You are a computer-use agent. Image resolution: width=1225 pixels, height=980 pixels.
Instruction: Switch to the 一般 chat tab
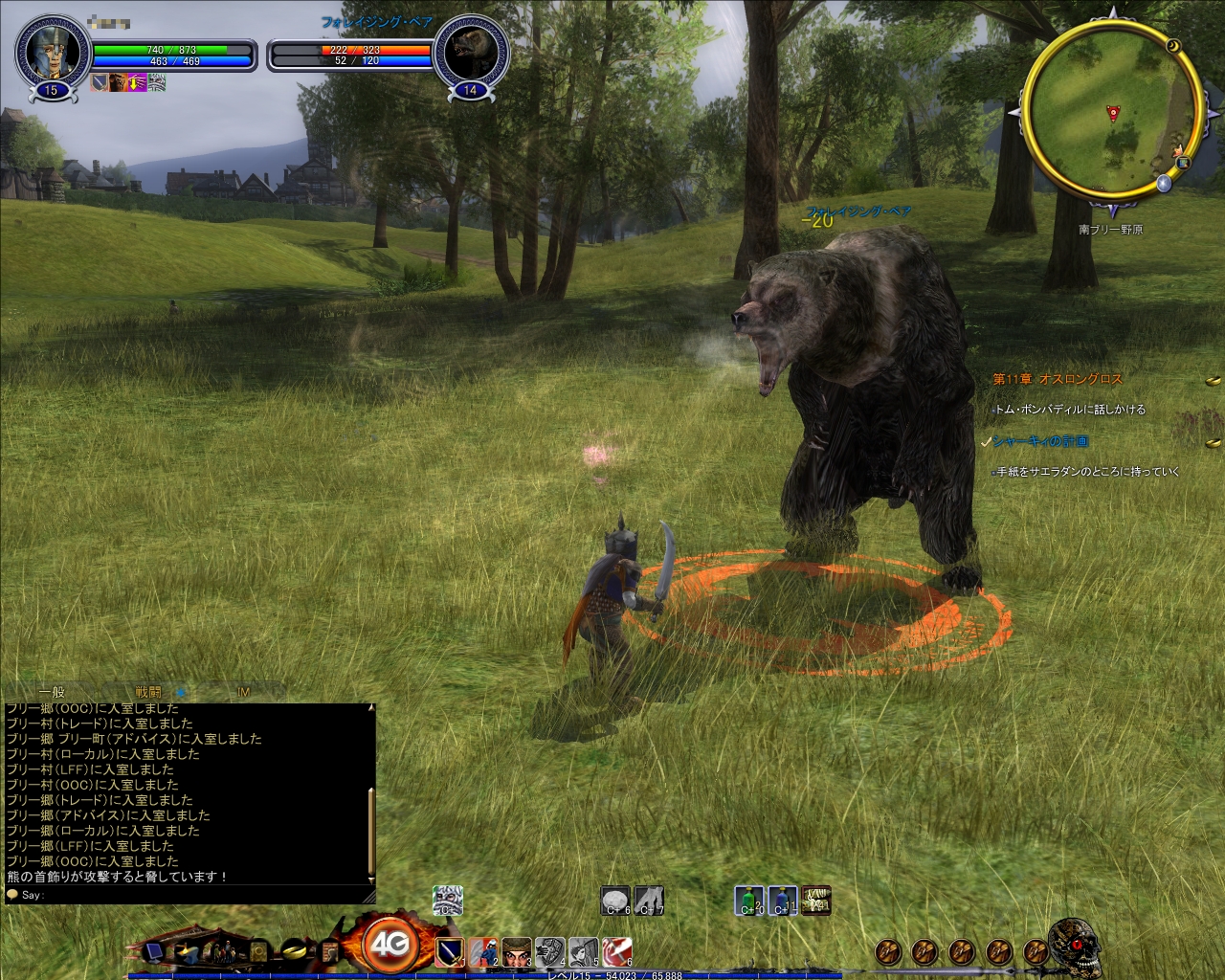coord(52,692)
